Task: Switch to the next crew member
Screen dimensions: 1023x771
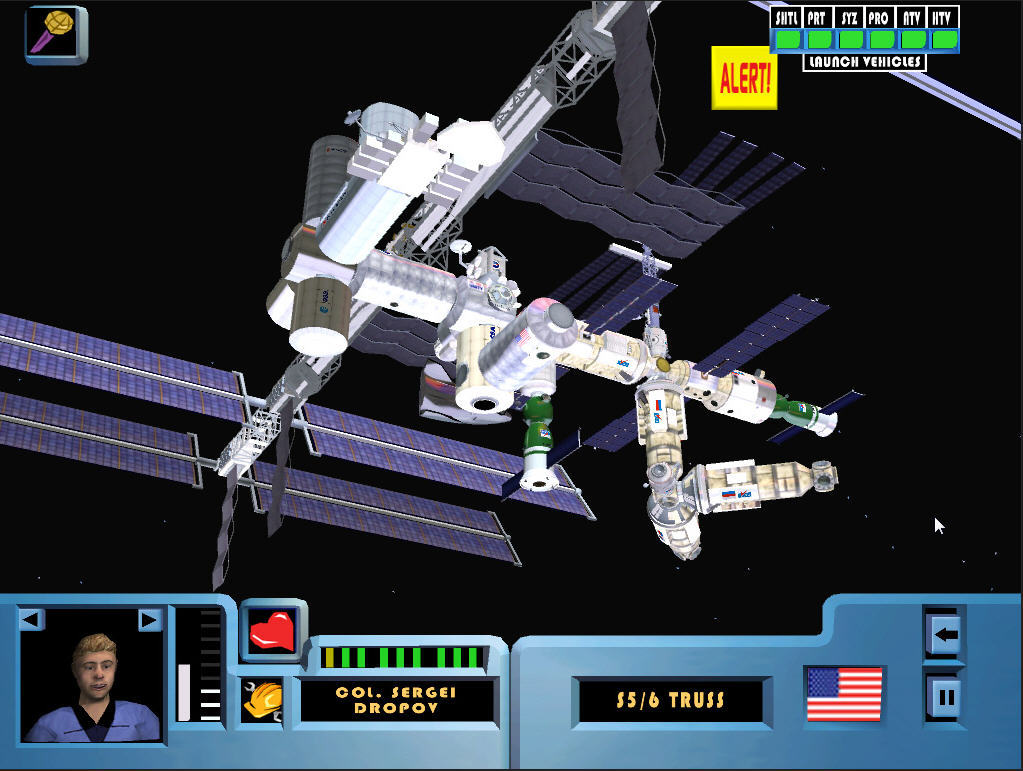Action: coord(149,620)
